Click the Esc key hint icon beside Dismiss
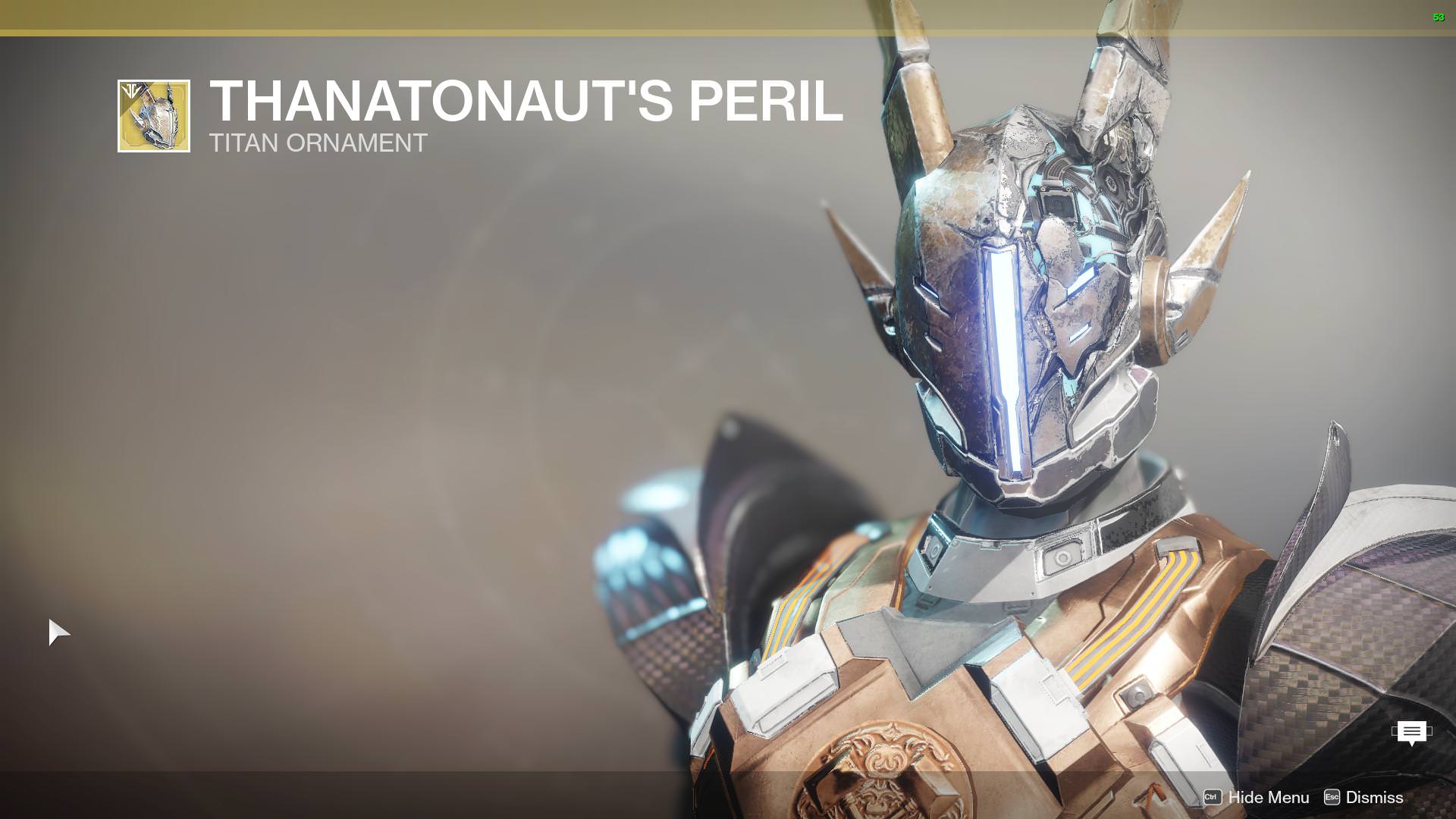Screen dimensions: 1456x819 tap(1332, 798)
